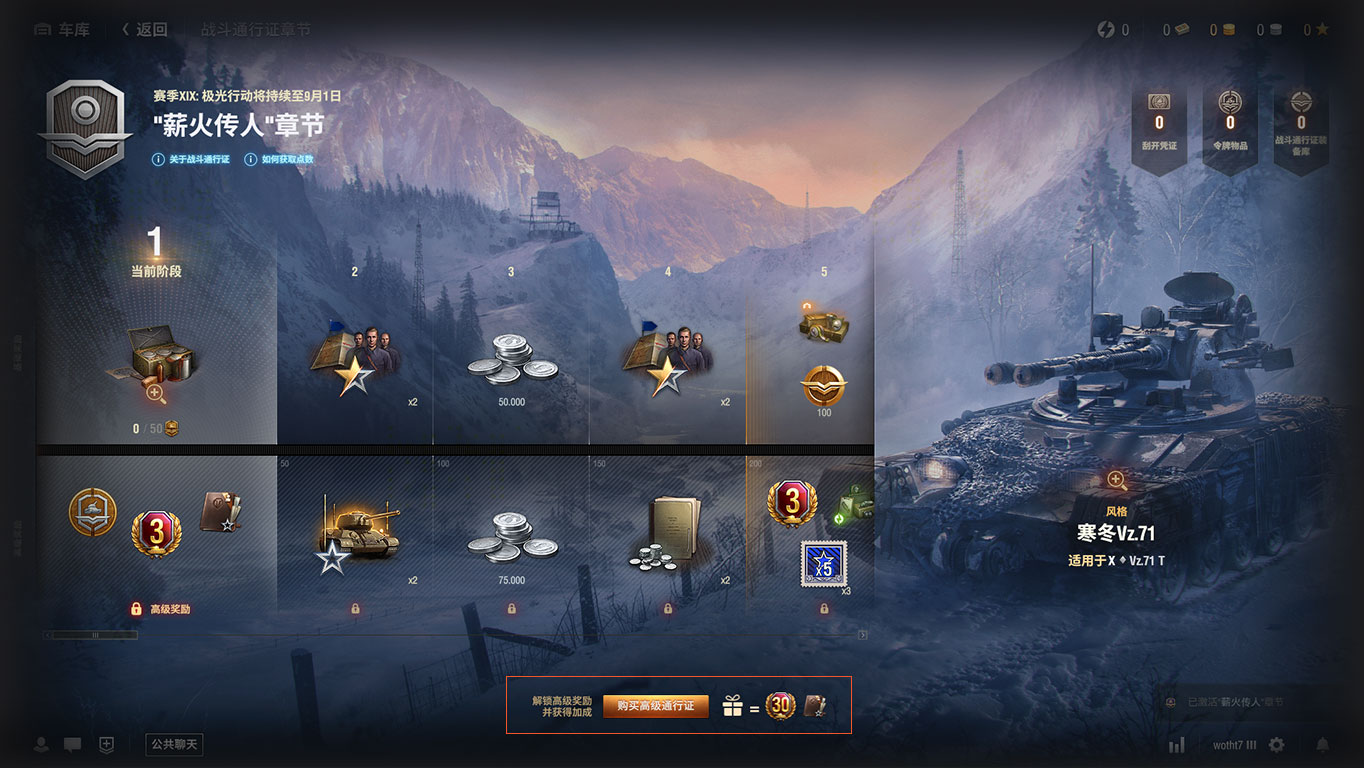The image size is (1364, 768).
Task: Preview the 寒冬Vz.71 style with the magnifier
Action: 1116,480
